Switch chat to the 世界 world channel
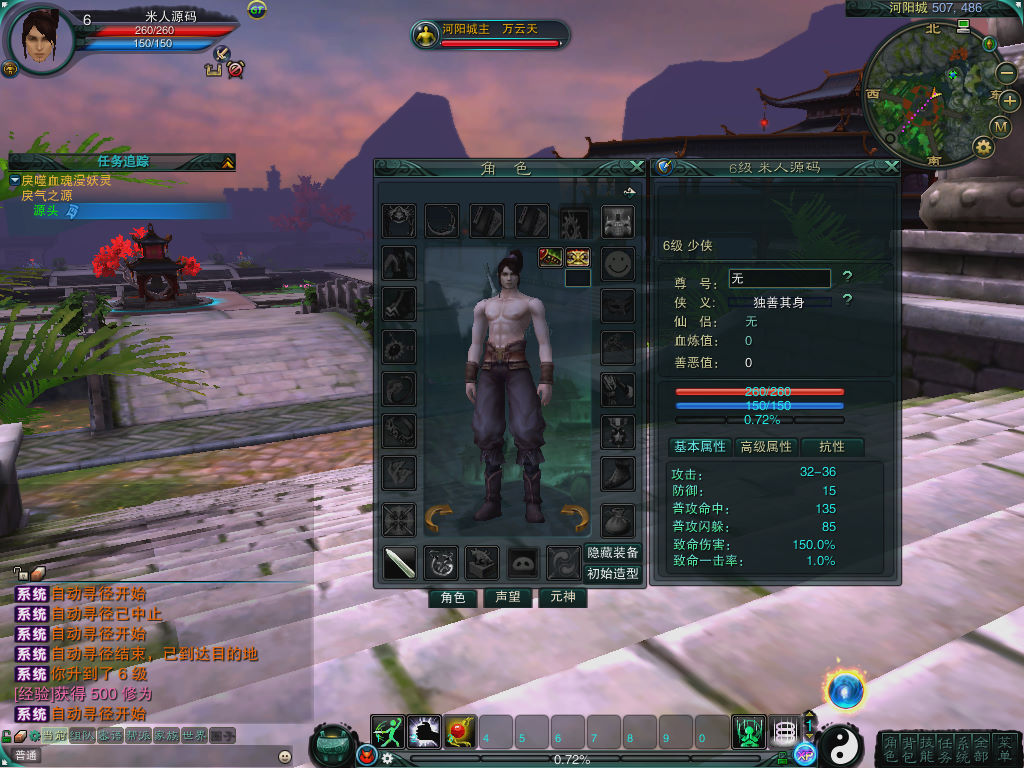Screen dimensions: 1024x768 coord(193,736)
